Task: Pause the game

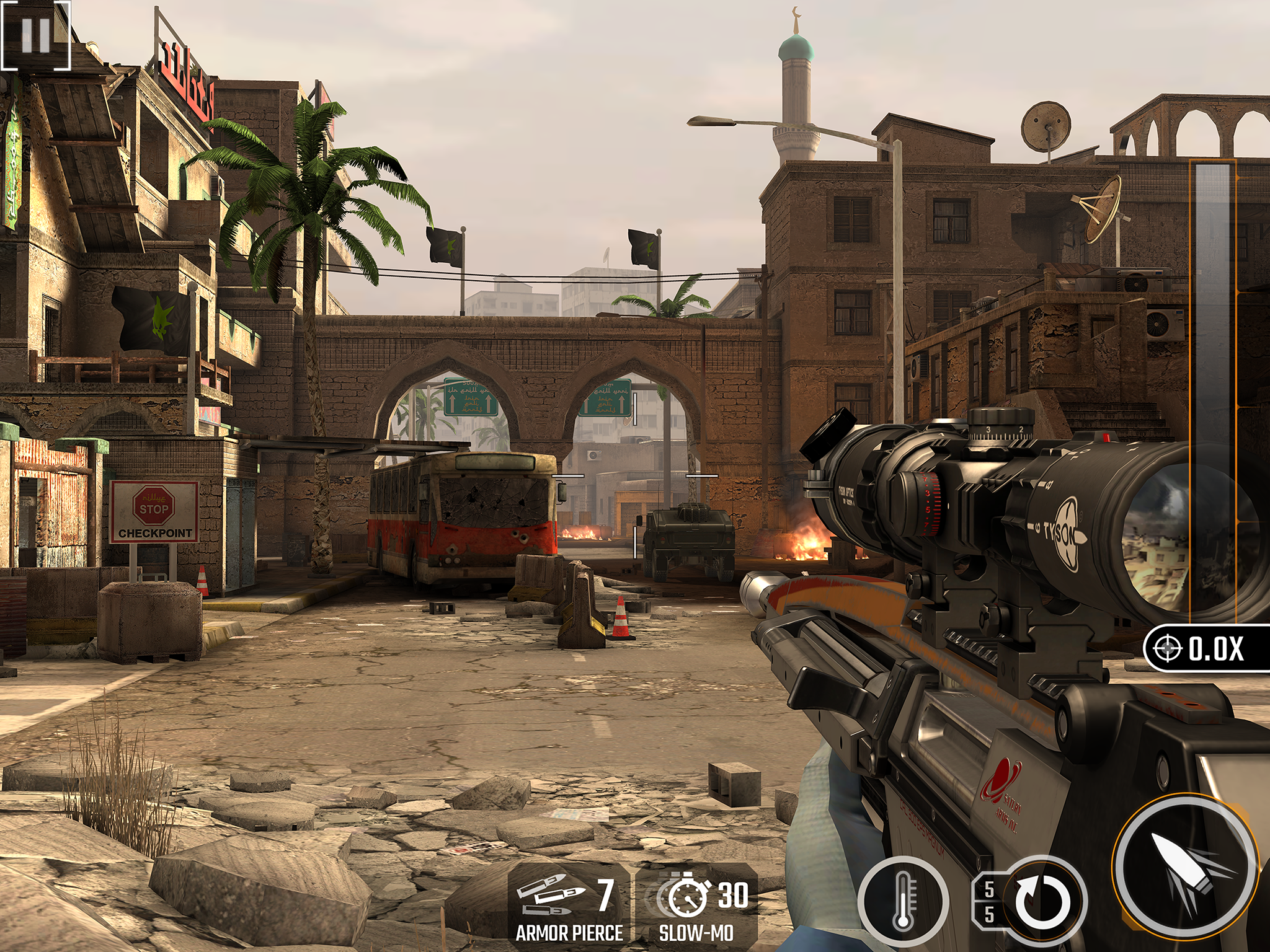Action: click(x=35, y=35)
